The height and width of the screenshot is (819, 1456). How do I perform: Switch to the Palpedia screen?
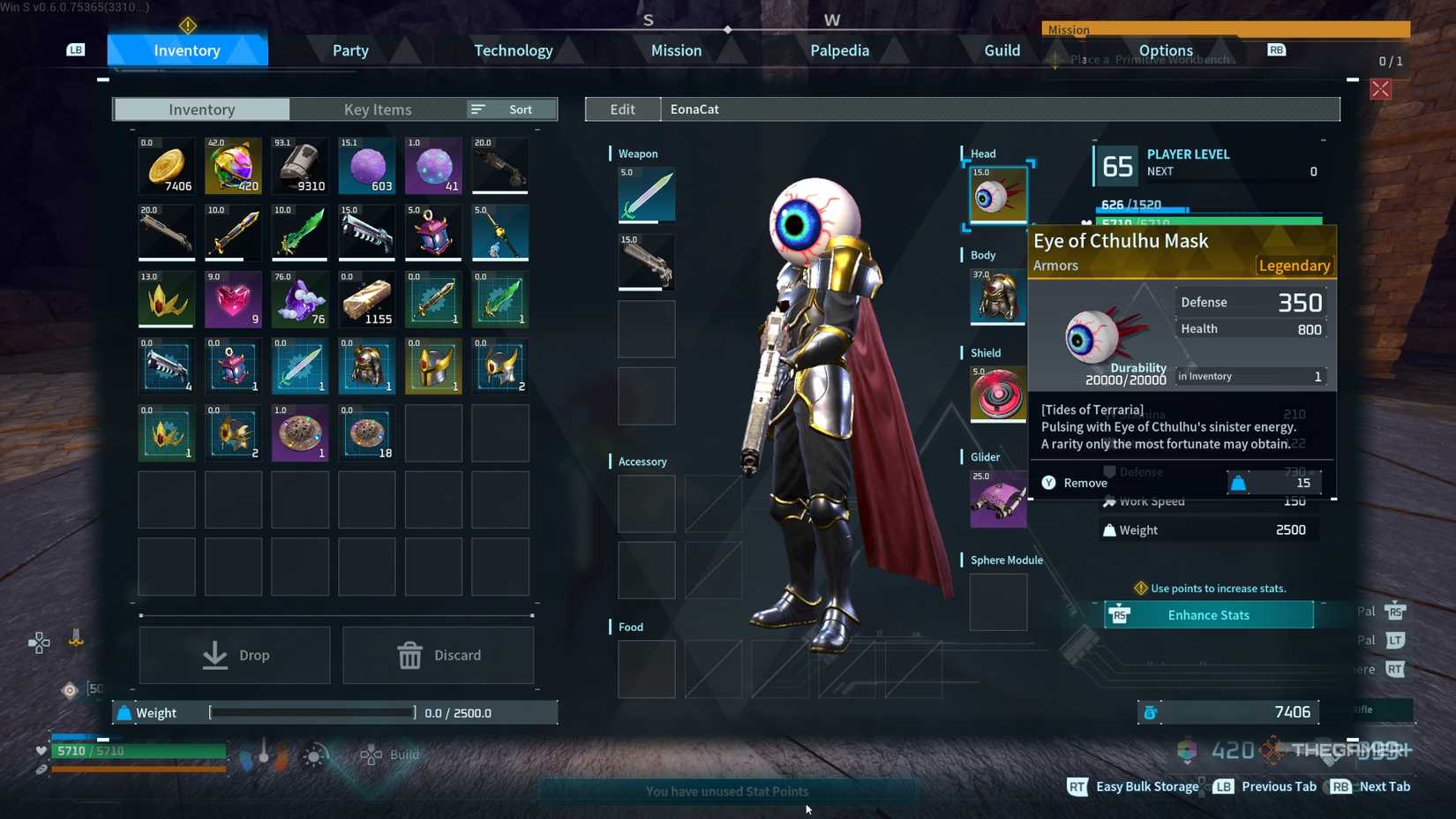839,50
